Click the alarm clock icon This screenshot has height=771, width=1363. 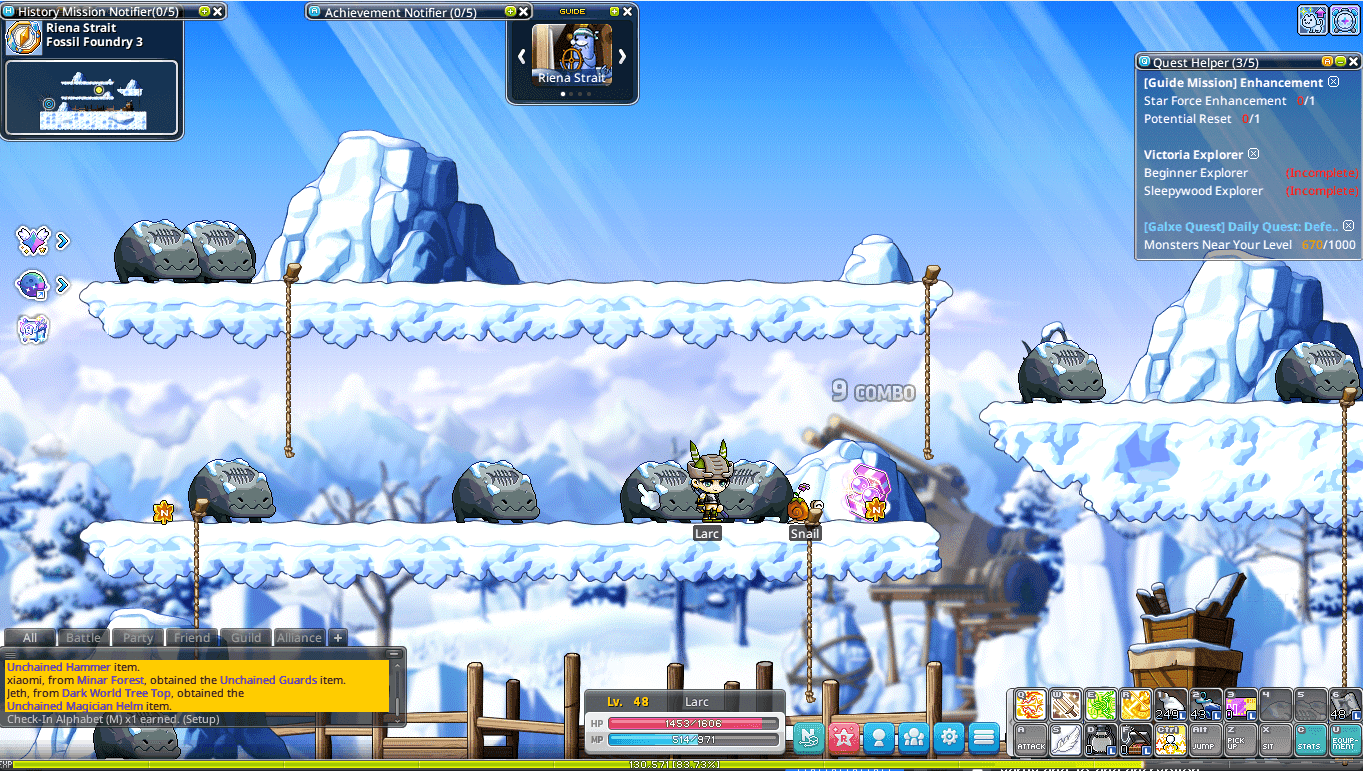coord(1345,19)
